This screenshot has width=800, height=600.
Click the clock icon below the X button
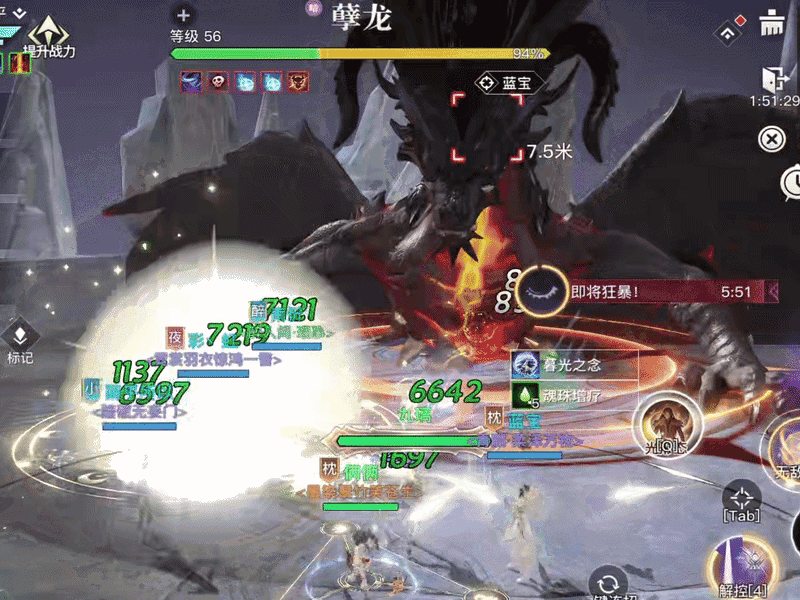point(792,181)
